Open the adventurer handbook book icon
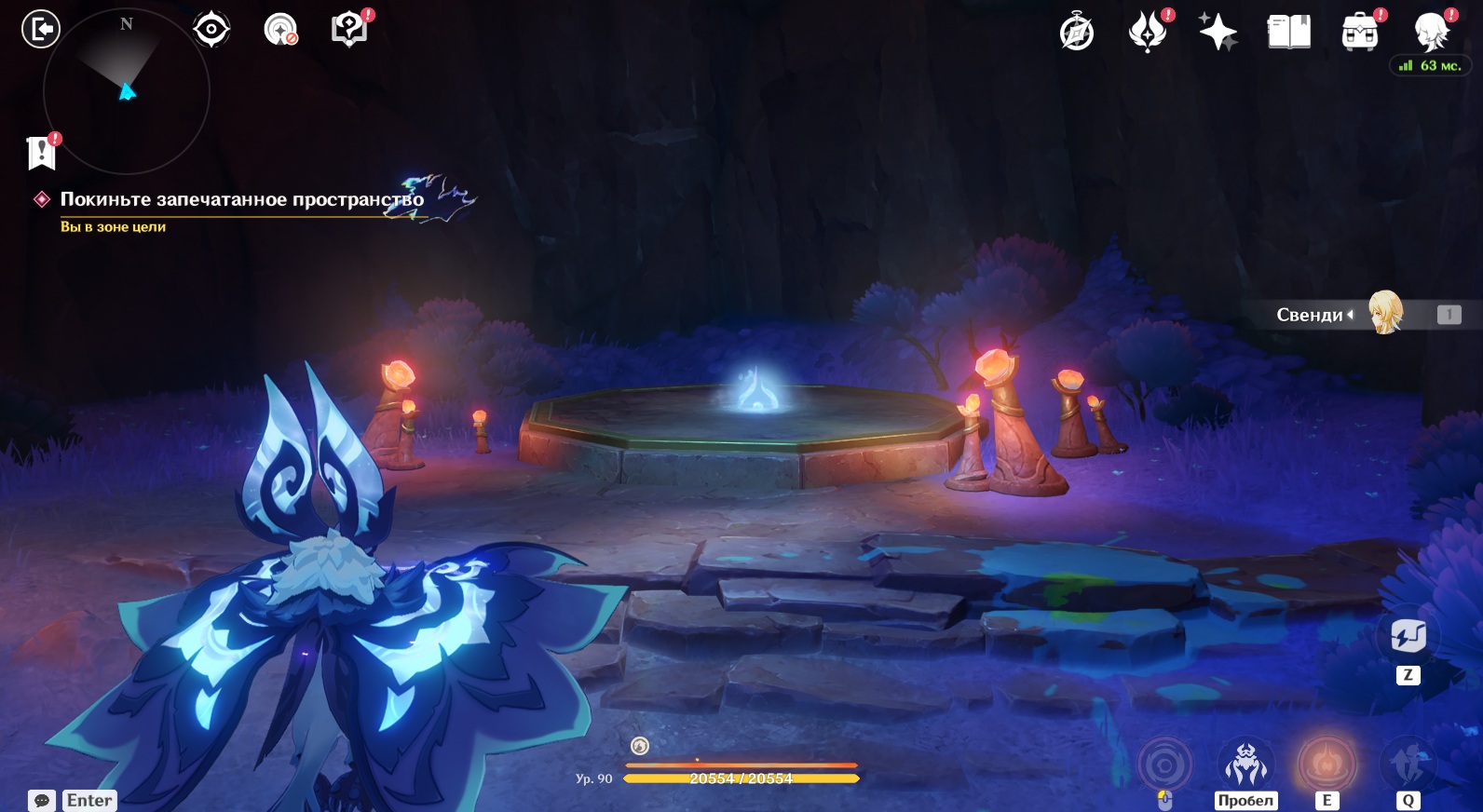The height and width of the screenshot is (812, 1483). pyautogui.click(x=1288, y=32)
